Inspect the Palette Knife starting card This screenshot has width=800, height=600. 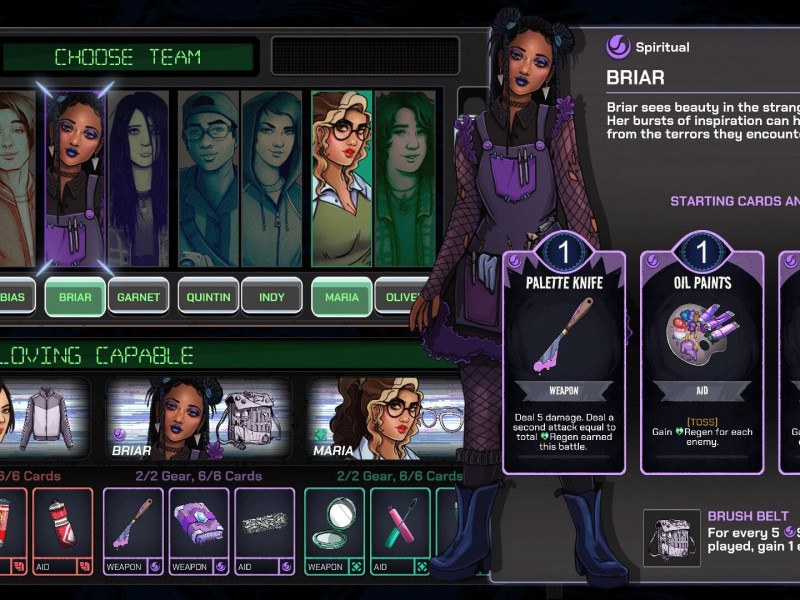(x=565, y=360)
